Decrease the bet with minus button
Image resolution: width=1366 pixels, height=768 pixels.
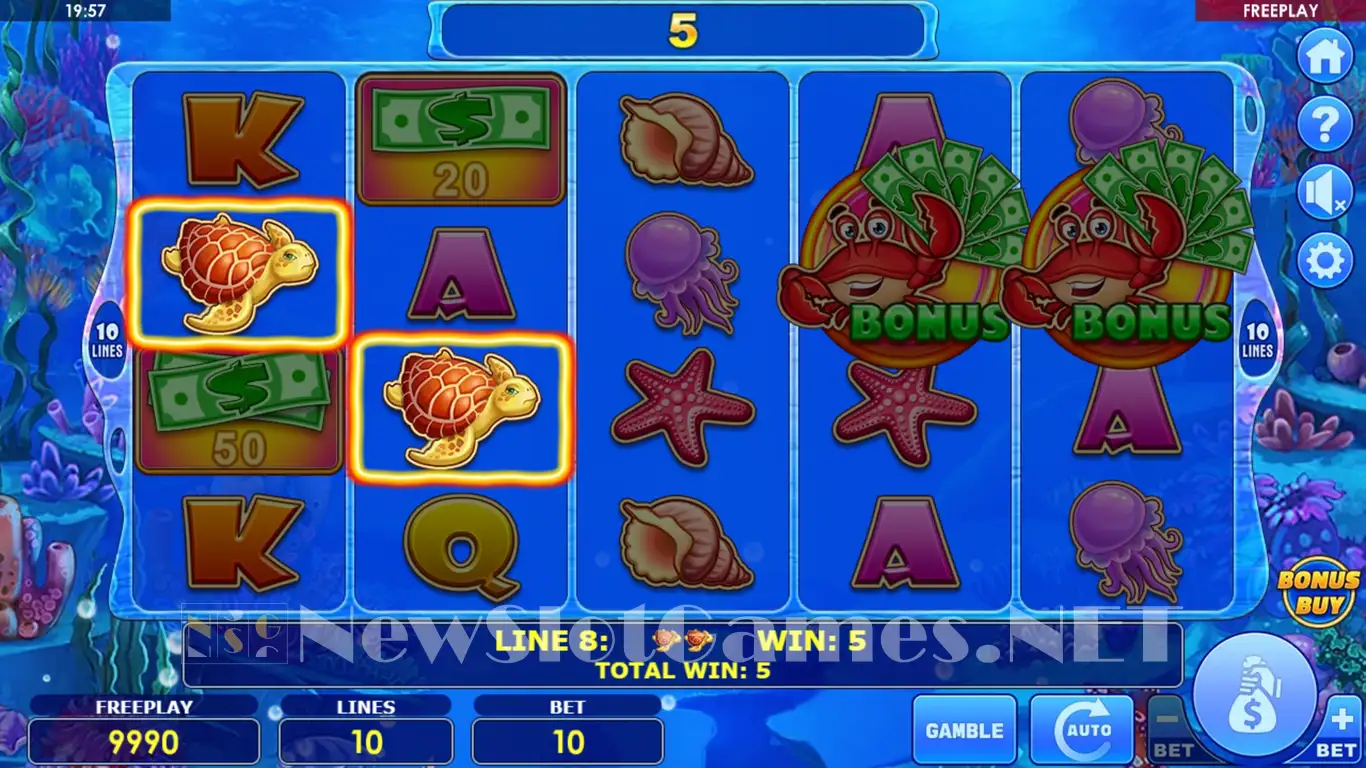pyautogui.click(x=1171, y=728)
